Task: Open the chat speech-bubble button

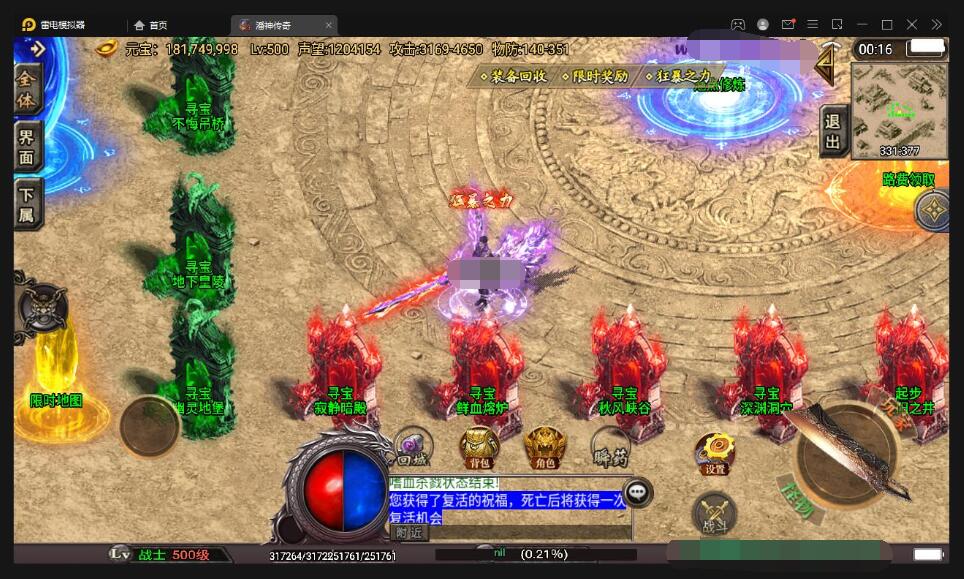Action: (x=637, y=492)
